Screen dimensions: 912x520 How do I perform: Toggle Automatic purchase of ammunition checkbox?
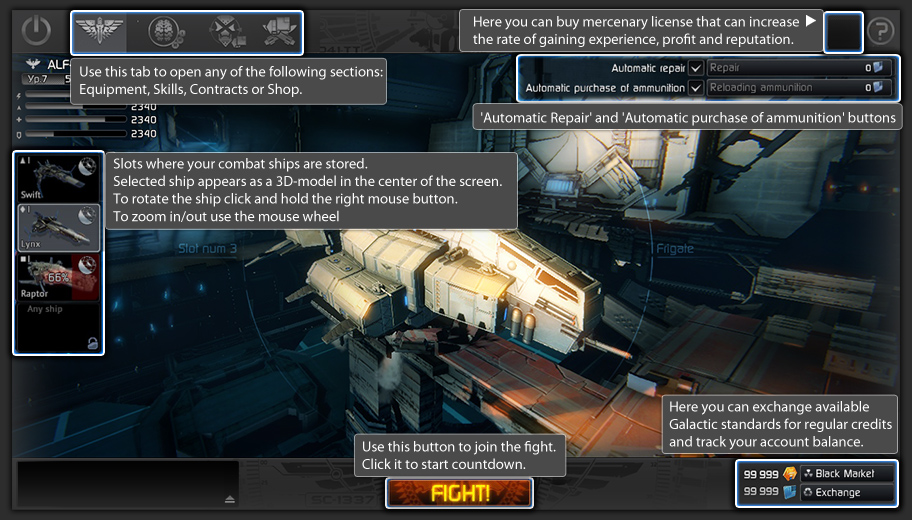(x=696, y=88)
